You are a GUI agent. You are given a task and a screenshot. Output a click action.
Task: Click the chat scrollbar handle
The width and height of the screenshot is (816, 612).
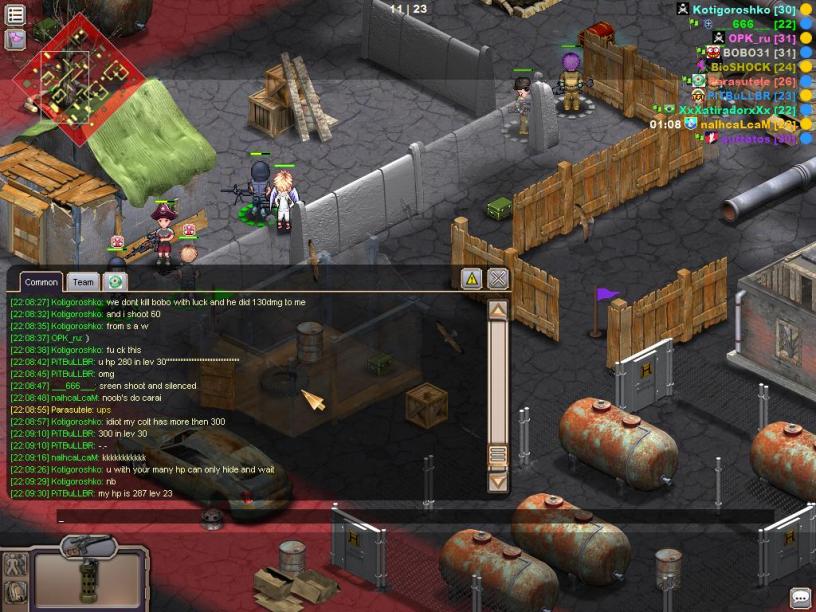pyautogui.click(x=497, y=456)
